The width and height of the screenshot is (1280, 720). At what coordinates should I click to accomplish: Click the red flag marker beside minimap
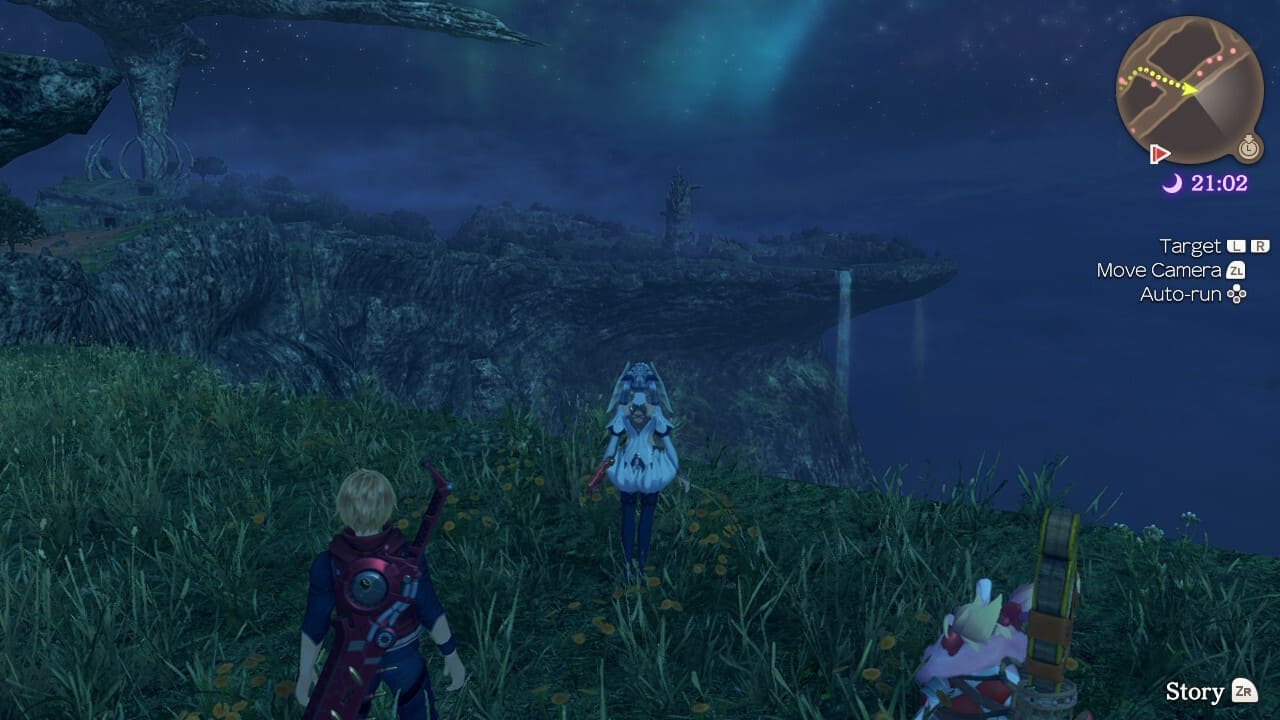(x=1160, y=154)
